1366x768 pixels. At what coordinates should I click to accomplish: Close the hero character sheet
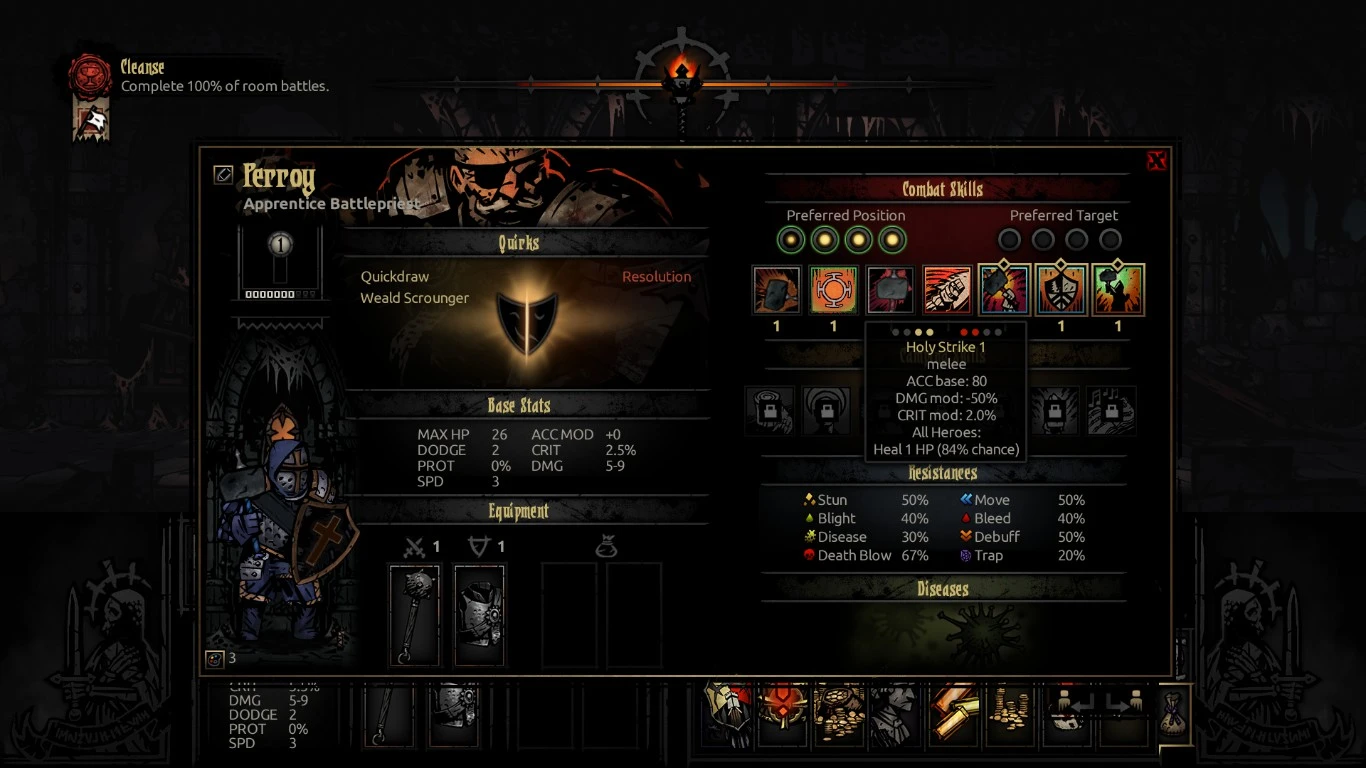[1156, 161]
